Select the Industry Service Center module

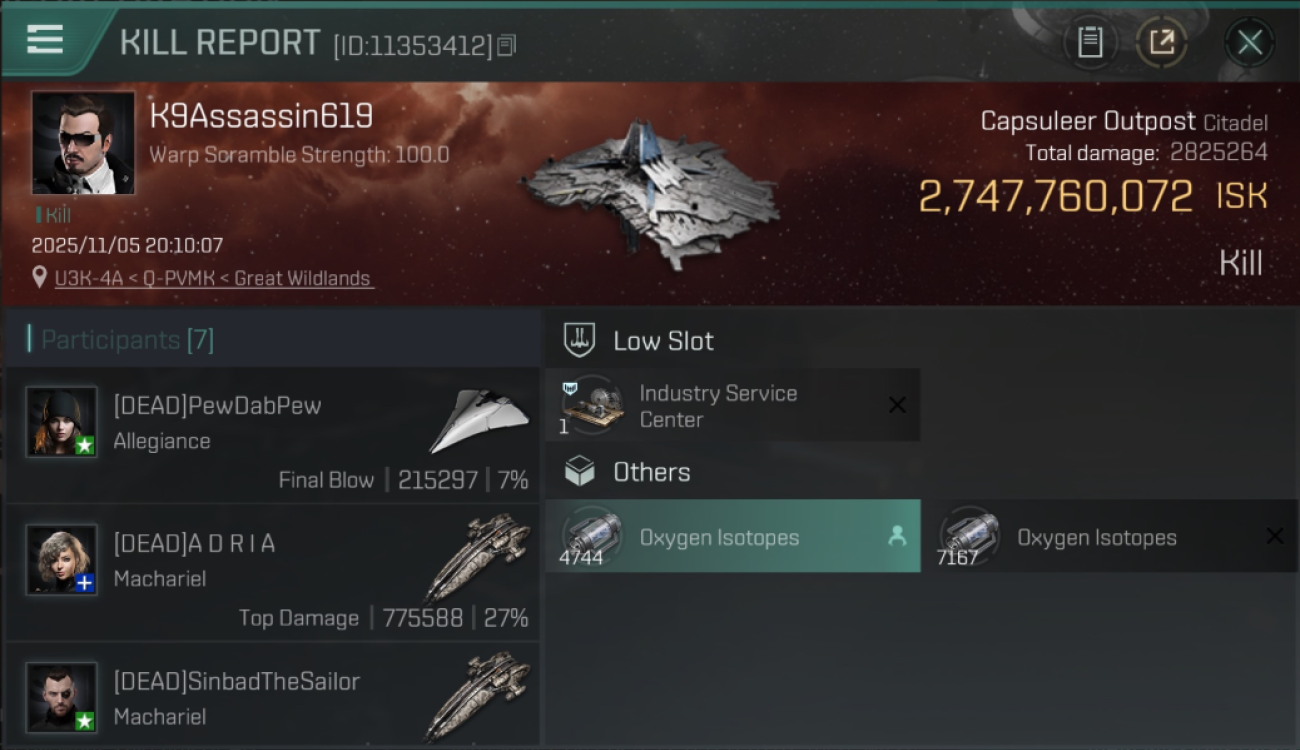[720, 405]
